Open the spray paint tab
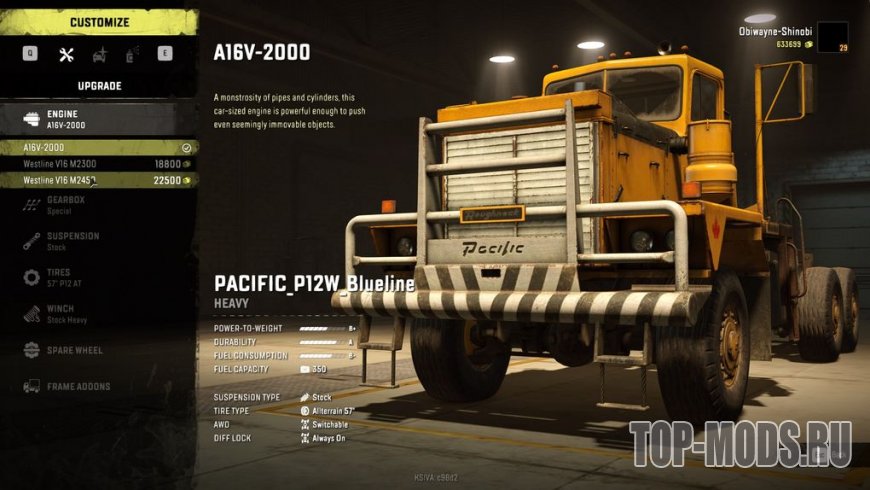Viewport: 870px width, 490px height. click(132, 54)
